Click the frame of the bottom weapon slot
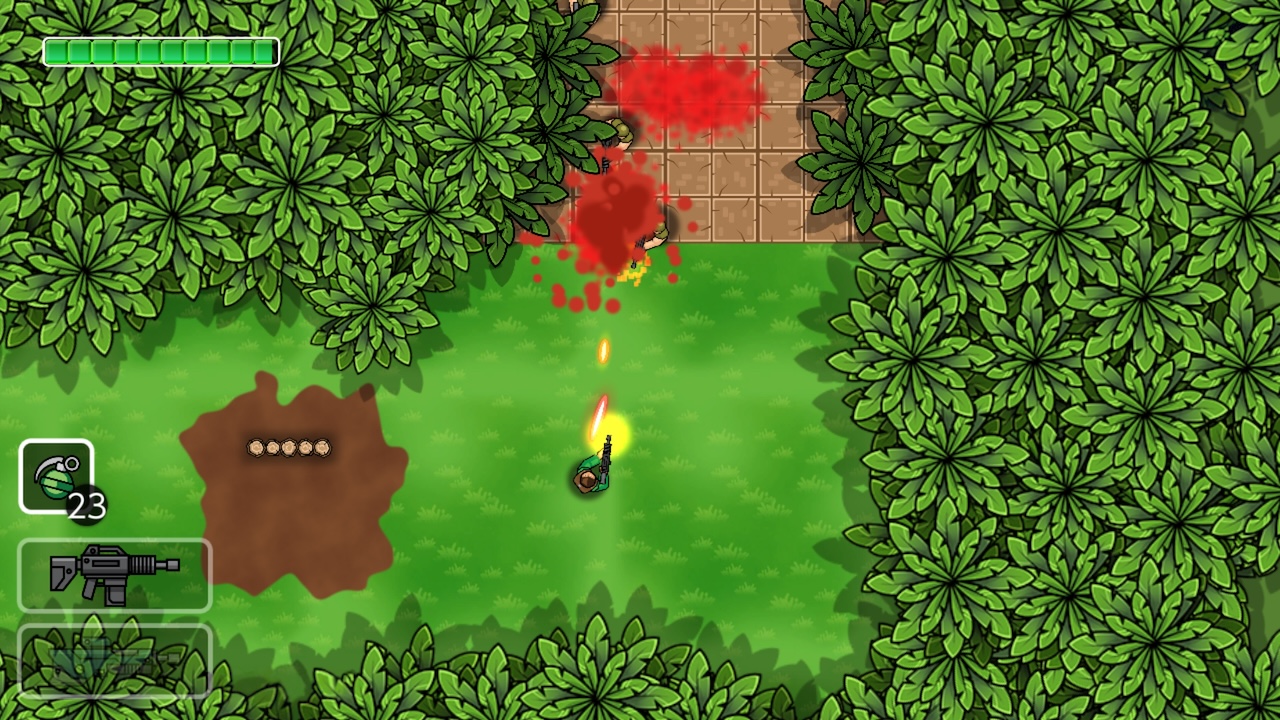Image resolution: width=1280 pixels, height=720 pixels. click(x=113, y=627)
